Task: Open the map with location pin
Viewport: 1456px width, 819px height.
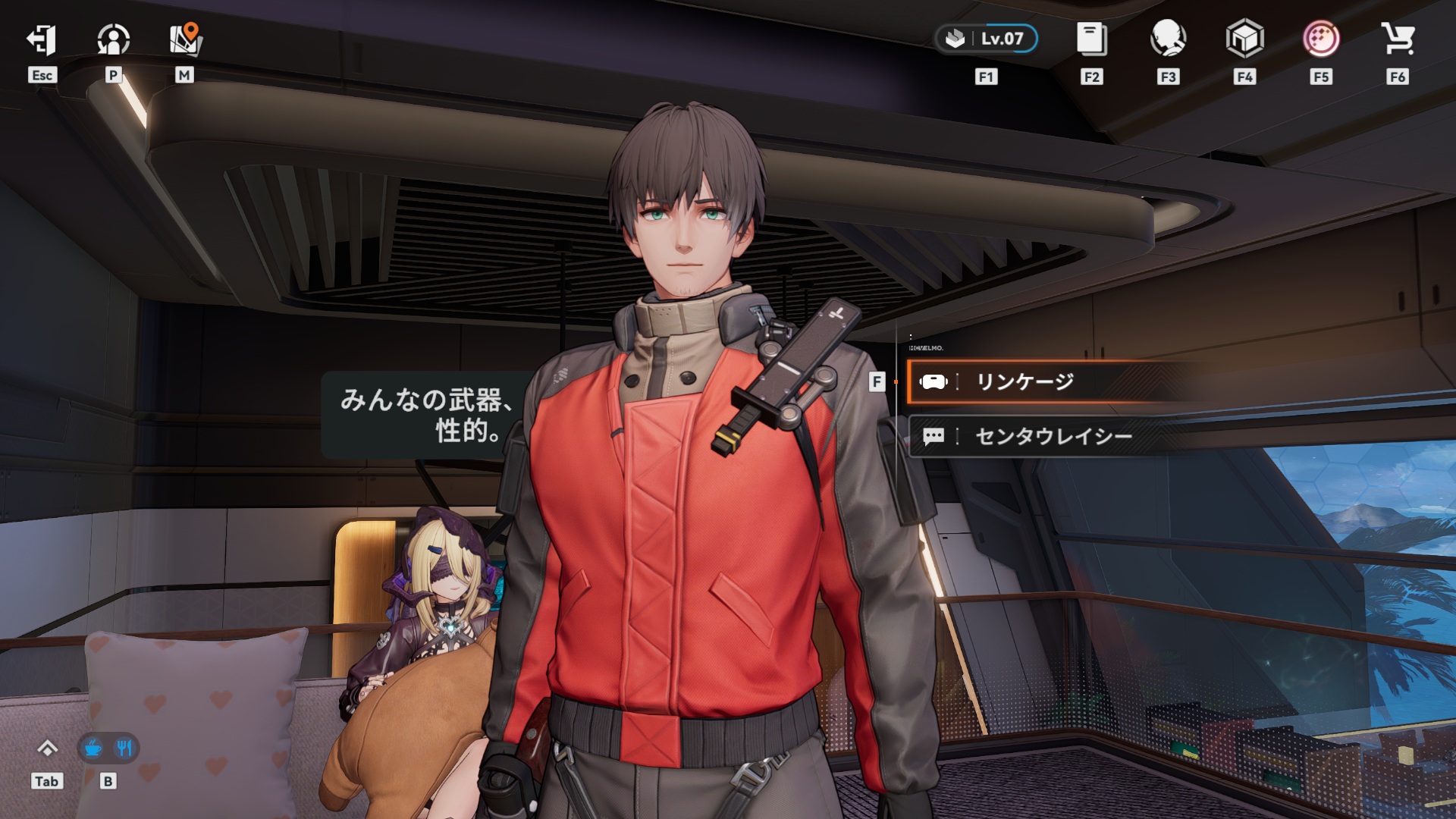Action: pos(184,40)
